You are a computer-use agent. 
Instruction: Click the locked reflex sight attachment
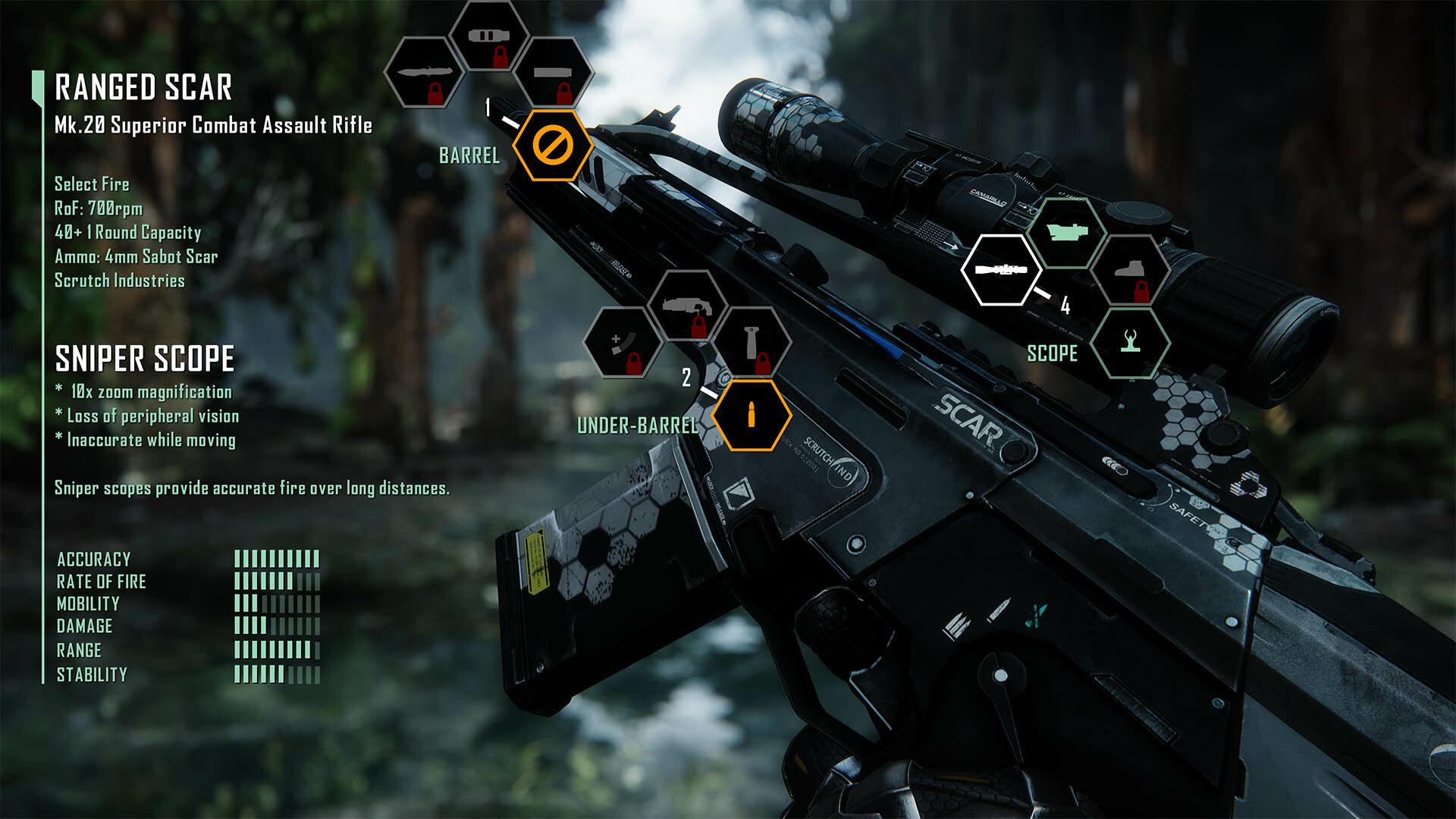point(1130,270)
